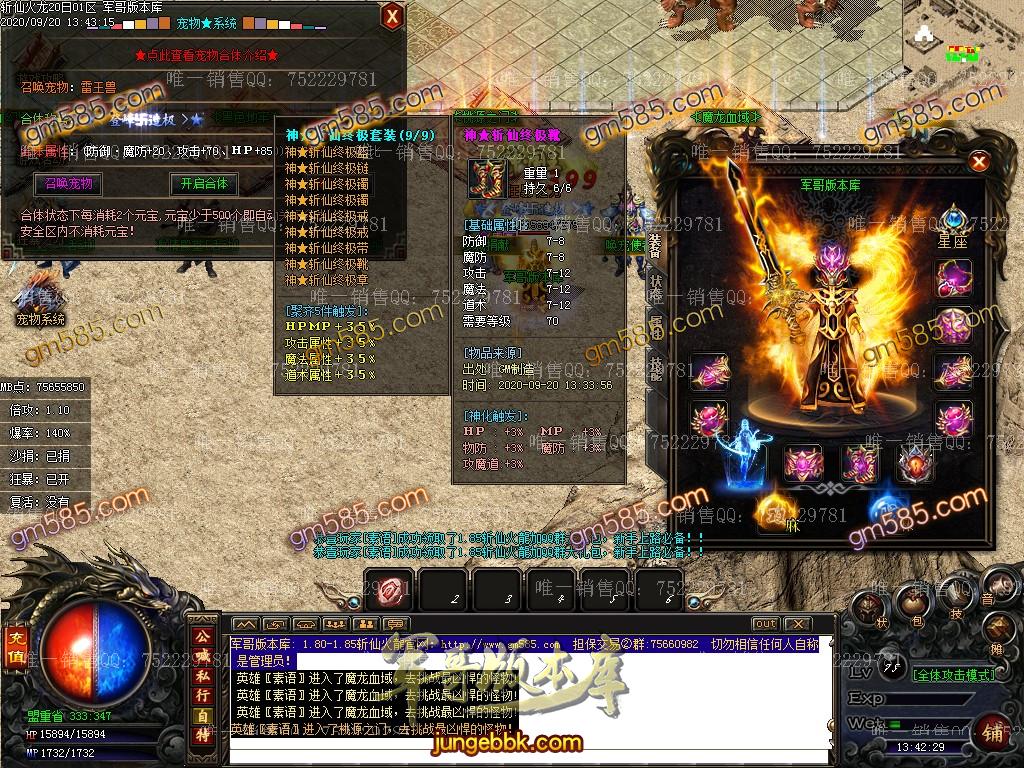Viewport: 1024px width, 768px height.
Task: Close the pet system window
Action: pos(393,16)
